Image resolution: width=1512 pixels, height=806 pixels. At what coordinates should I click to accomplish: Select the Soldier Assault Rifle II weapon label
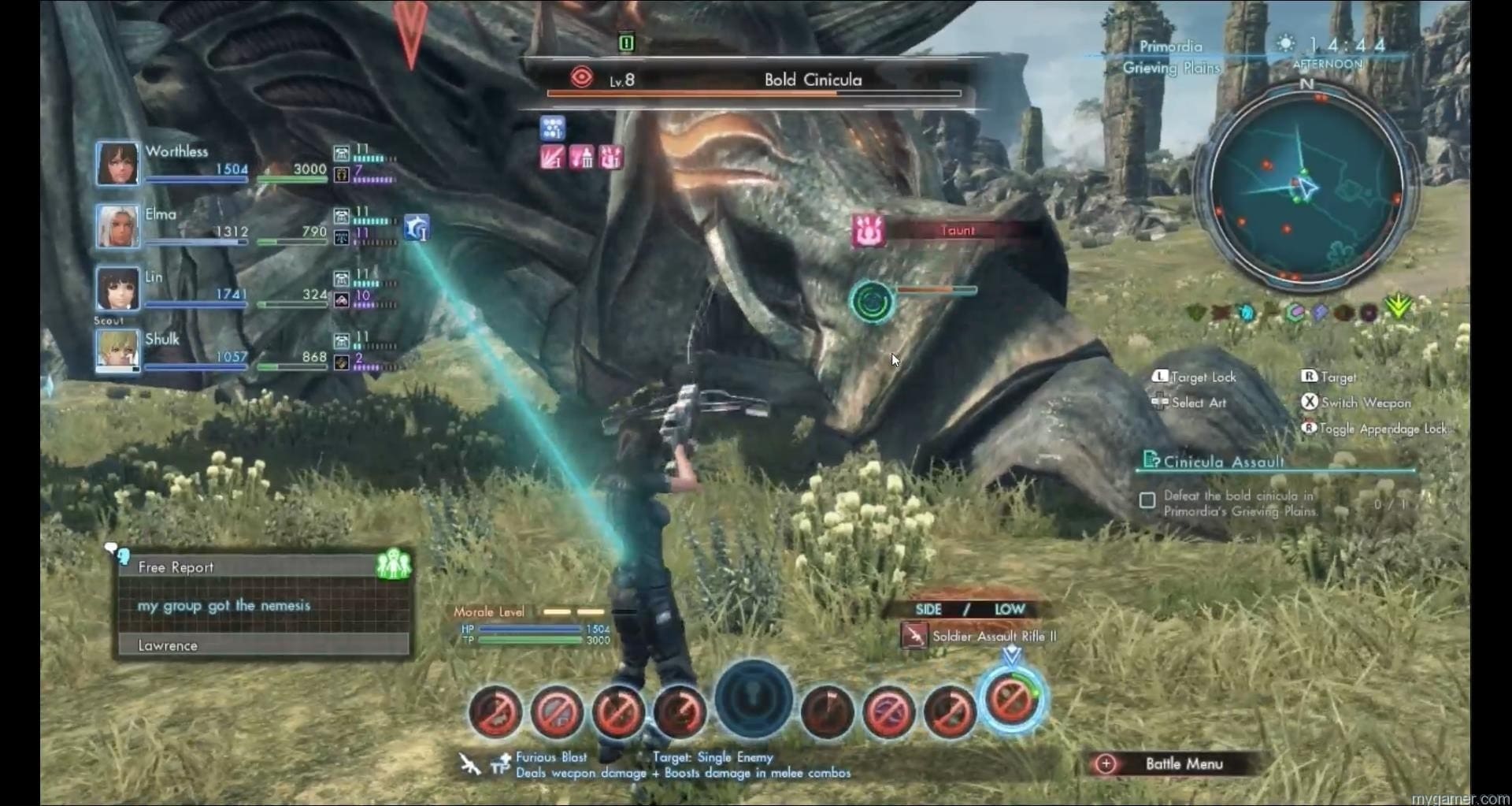coord(993,636)
